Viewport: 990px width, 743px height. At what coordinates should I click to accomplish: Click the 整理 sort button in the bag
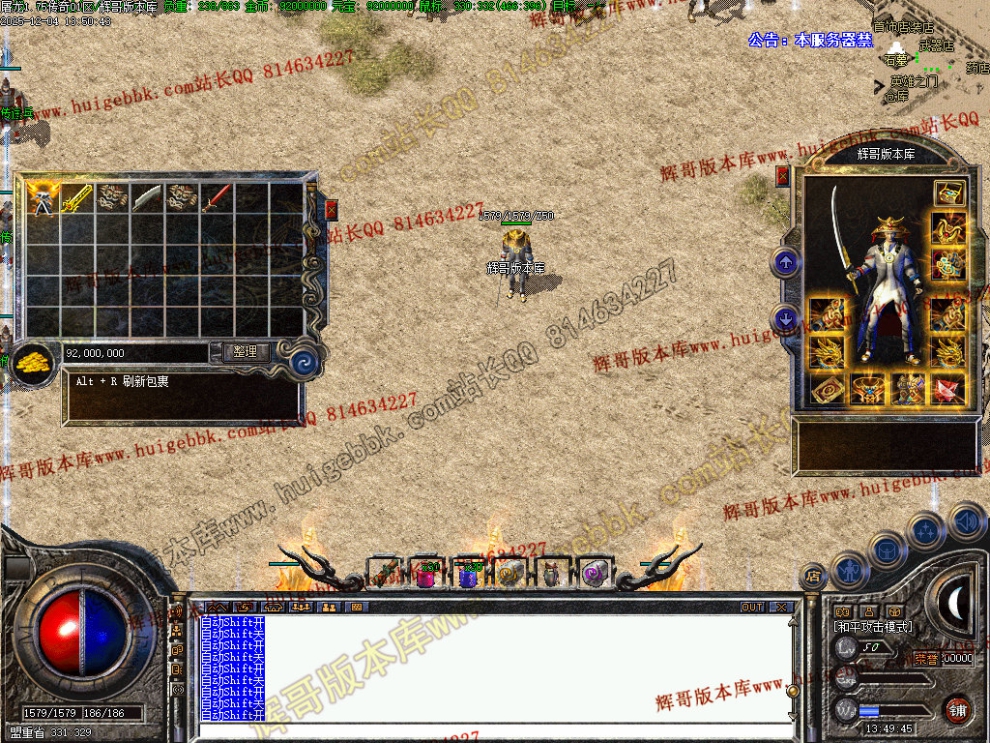[x=245, y=352]
